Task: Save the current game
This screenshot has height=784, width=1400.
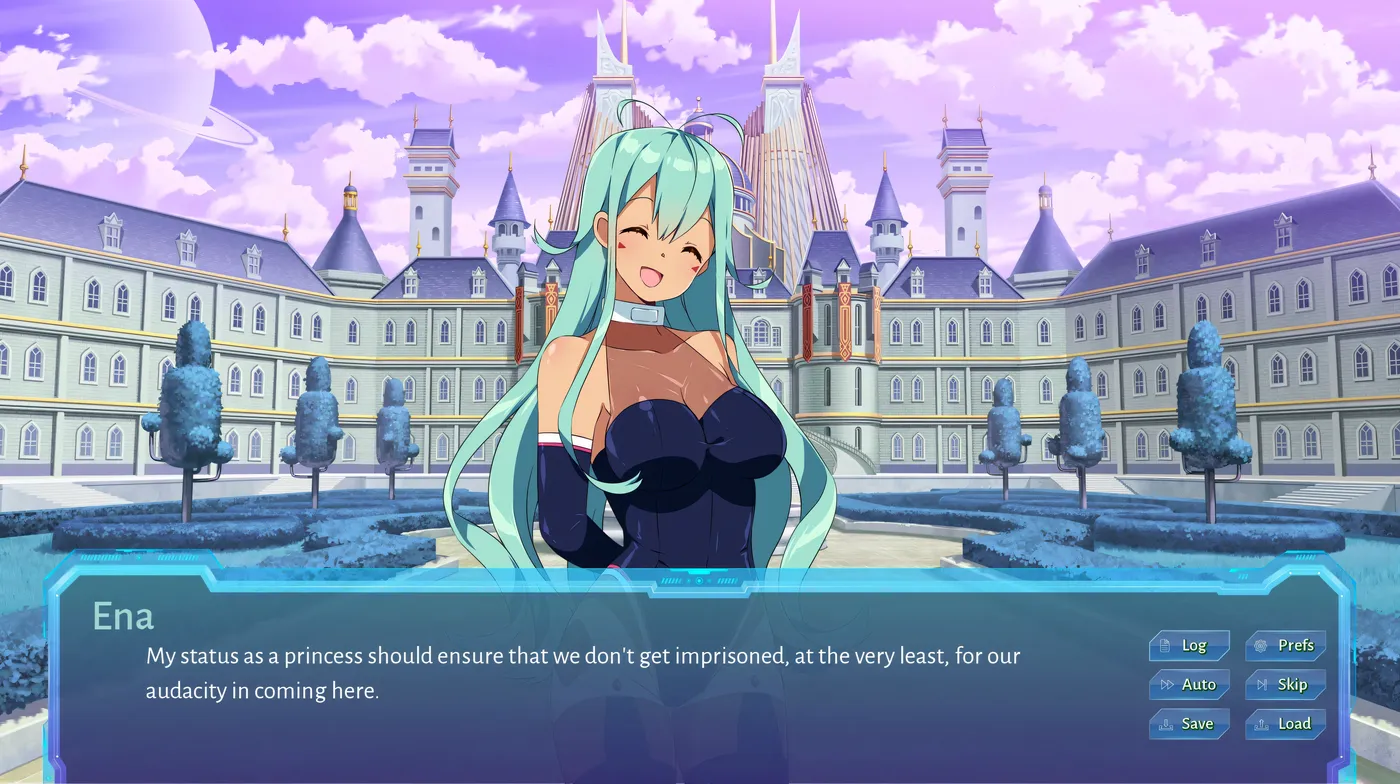Action: (x=1188, y=724)
